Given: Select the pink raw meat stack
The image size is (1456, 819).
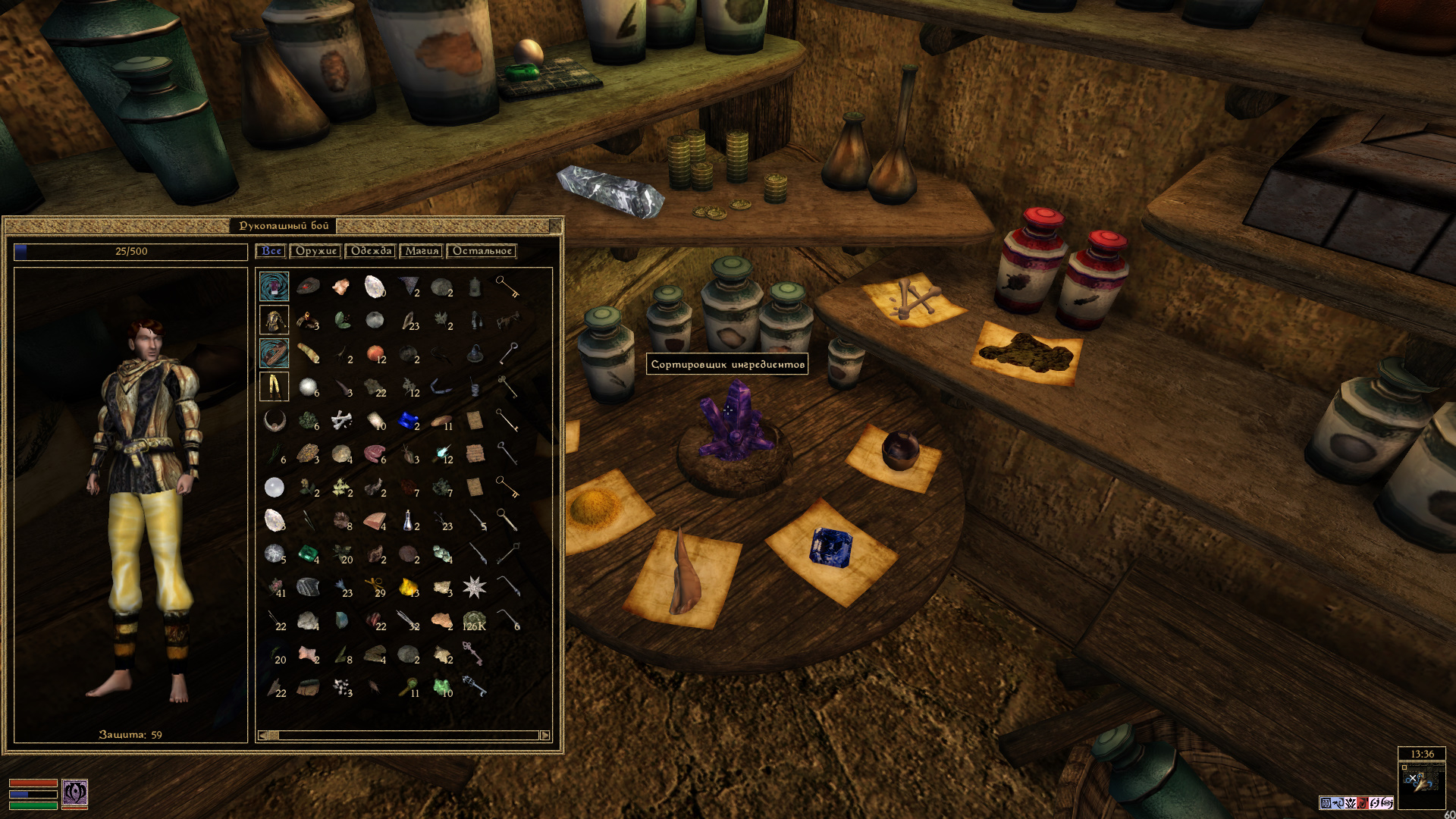Looking at the screenshot, I should point(374,453).
